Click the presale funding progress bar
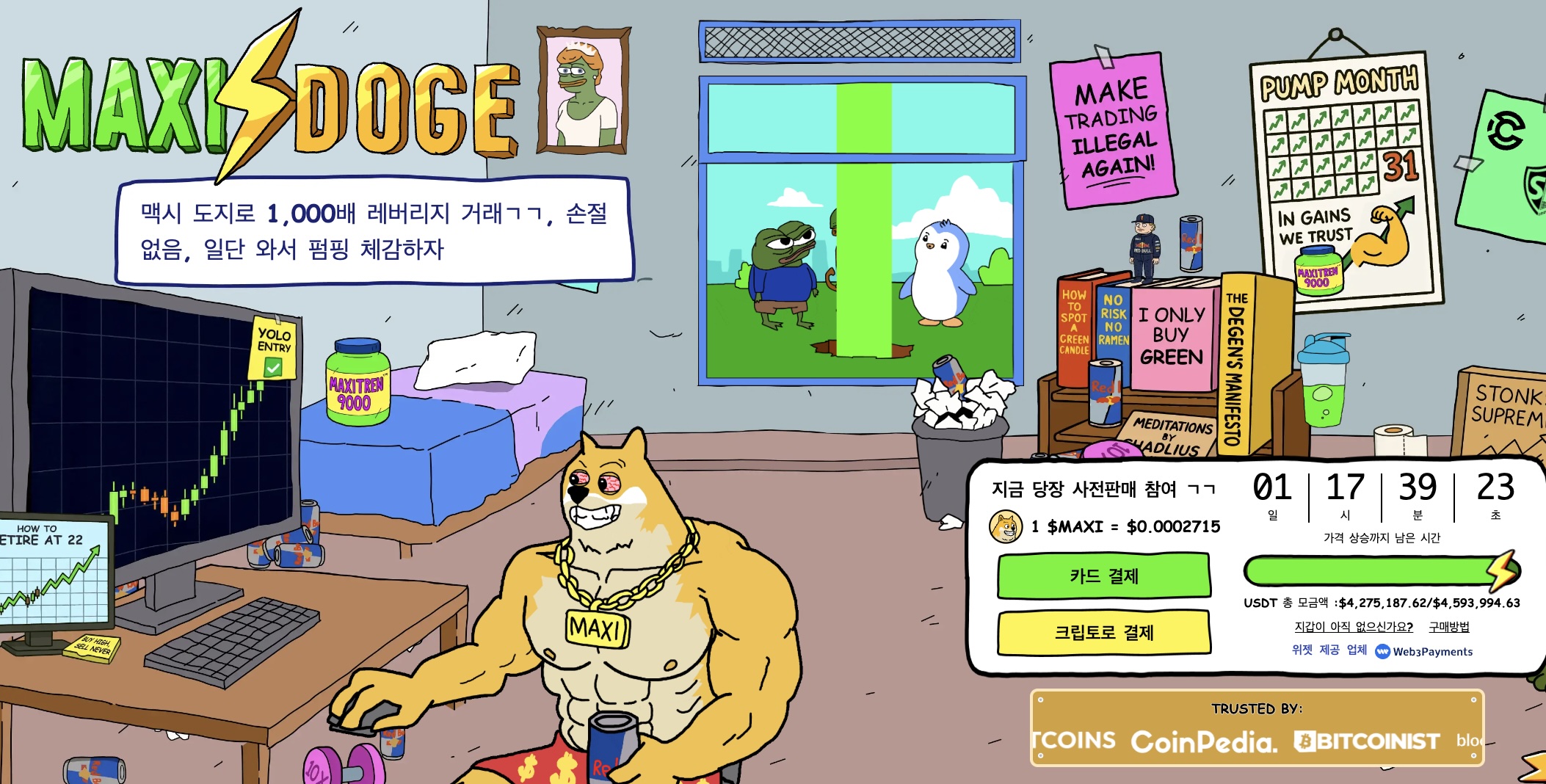The width and height of the screenshot is (1546, 784). pyautogui.click(x=1380, y=569)
